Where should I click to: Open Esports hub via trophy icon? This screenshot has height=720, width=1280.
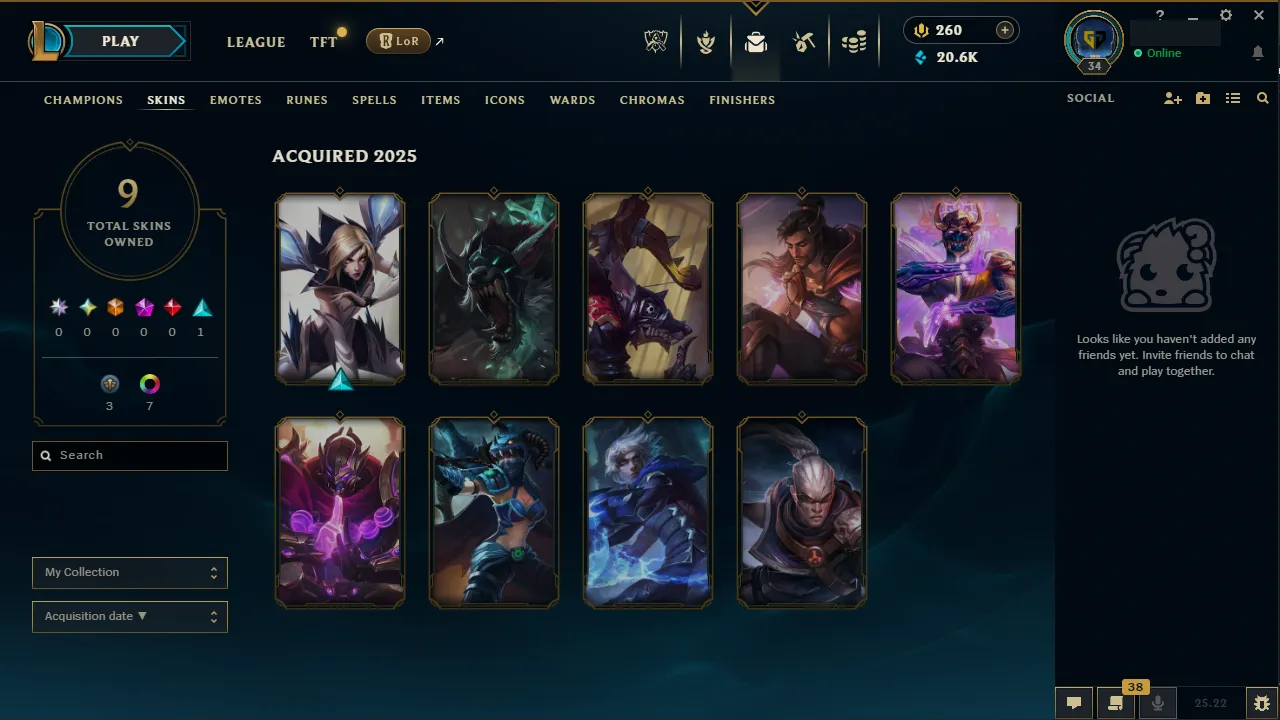(655, 42)
